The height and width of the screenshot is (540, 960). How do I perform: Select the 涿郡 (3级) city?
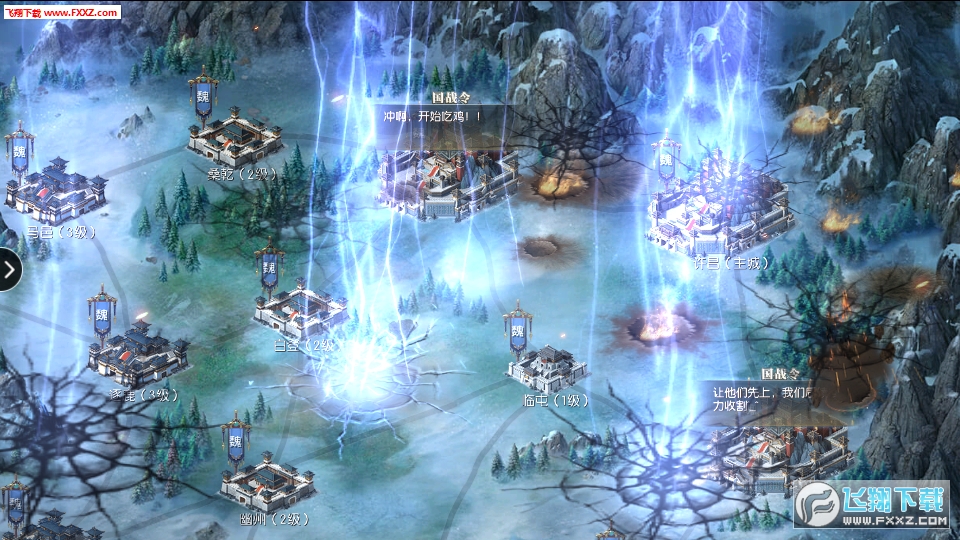[x=138, y=352]
